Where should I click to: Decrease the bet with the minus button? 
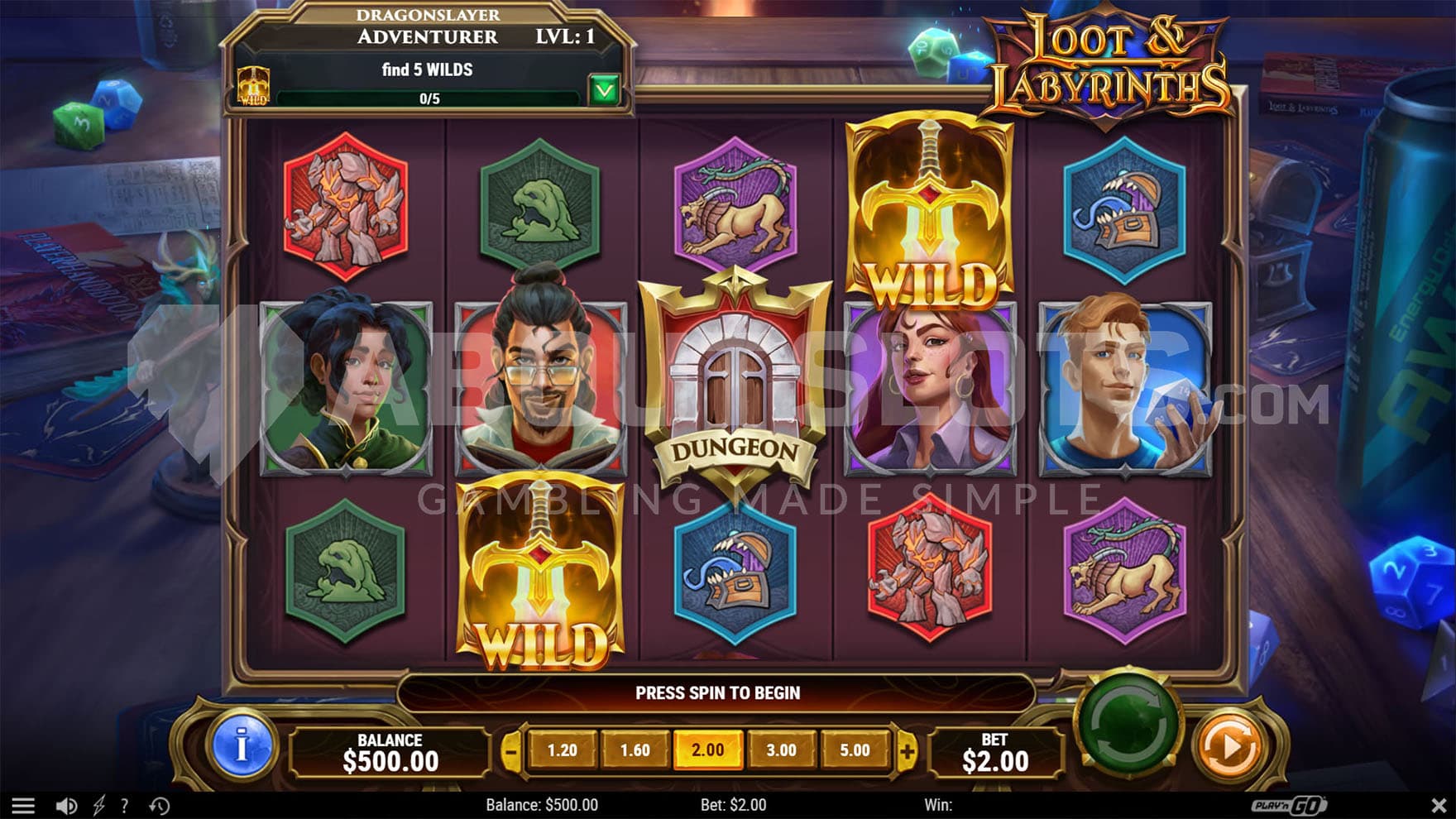[x=511, y=751]
